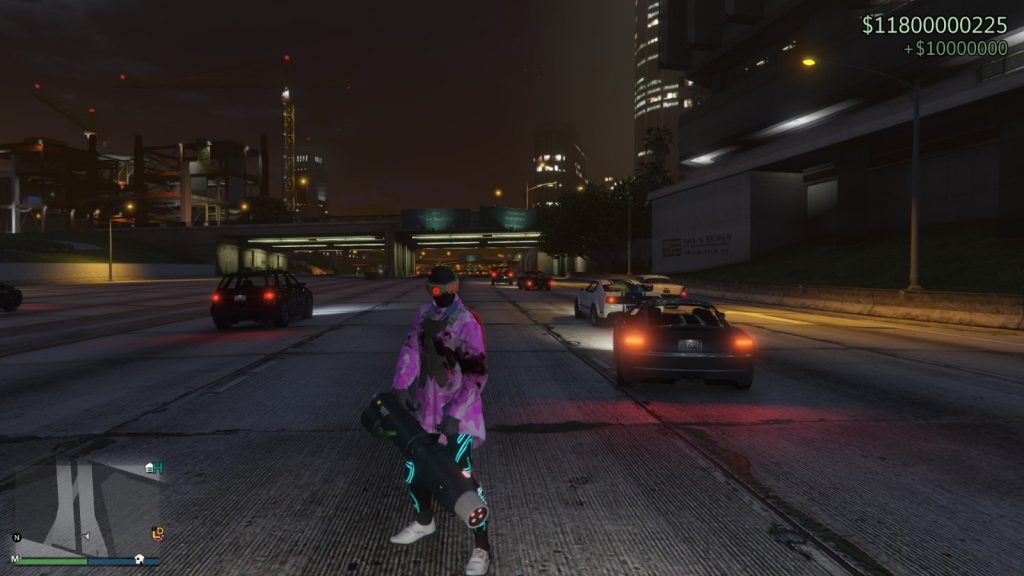
Task: Select the teal H blip on minimap
Action: (x=158, y=466)
